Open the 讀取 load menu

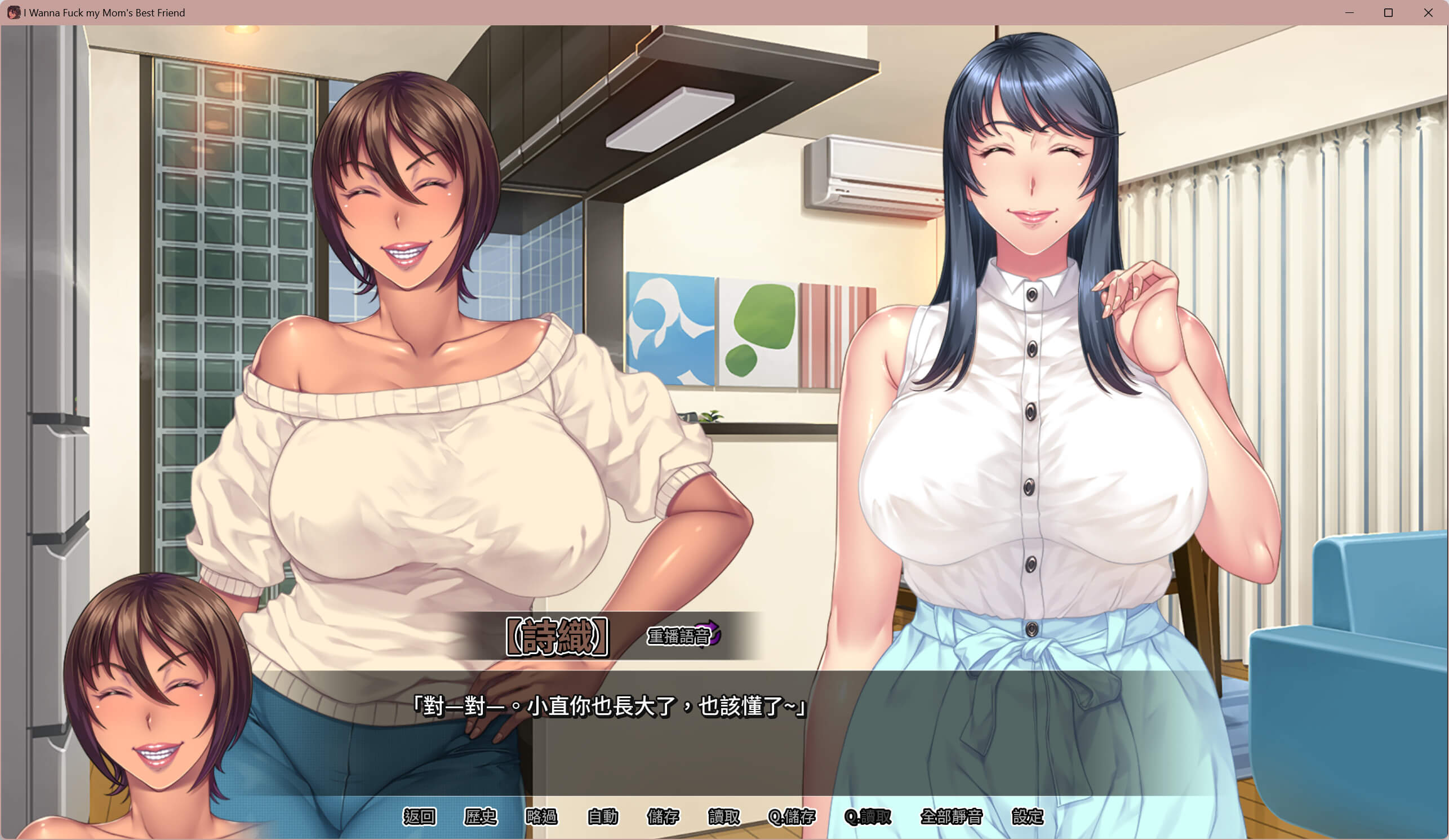click(x=724, y=816)
